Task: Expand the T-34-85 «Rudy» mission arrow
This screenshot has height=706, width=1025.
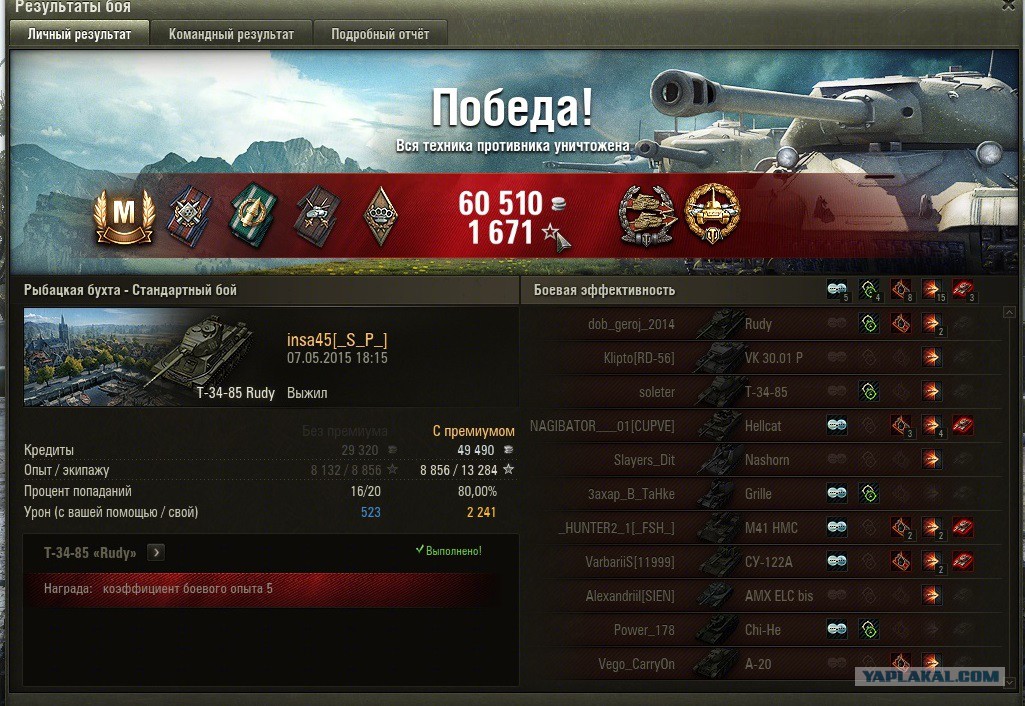Action: 157,552
